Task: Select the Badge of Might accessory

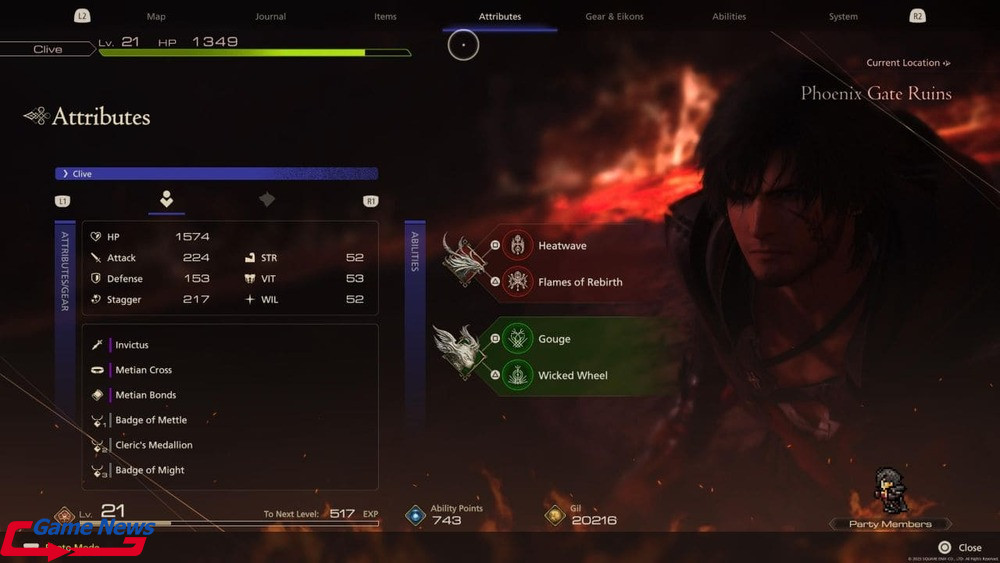Action: coord(150,470)
